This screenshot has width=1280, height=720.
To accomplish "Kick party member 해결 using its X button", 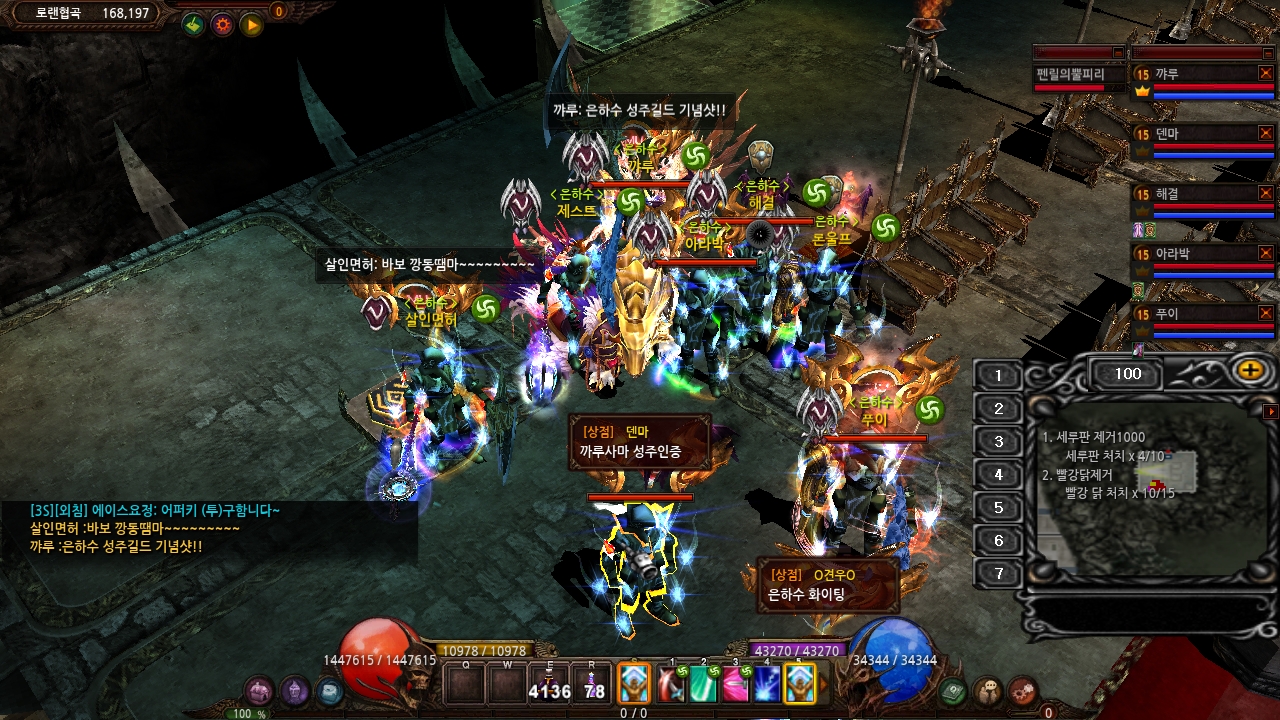I will pyautogui.click(x=1265, y=193).
